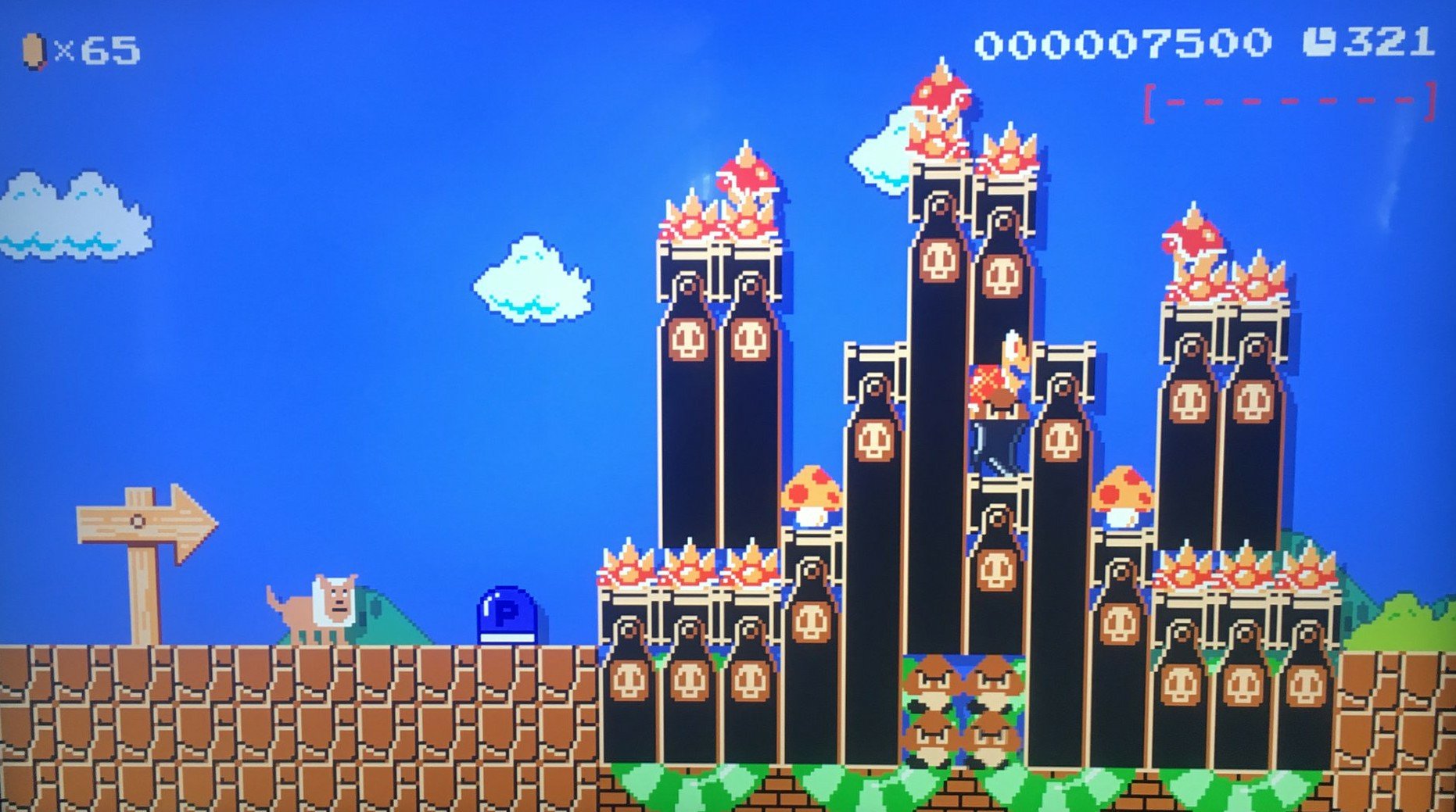Select the blue P-Switch
This screenshot has height=812, width=1456.
point(507,615)
